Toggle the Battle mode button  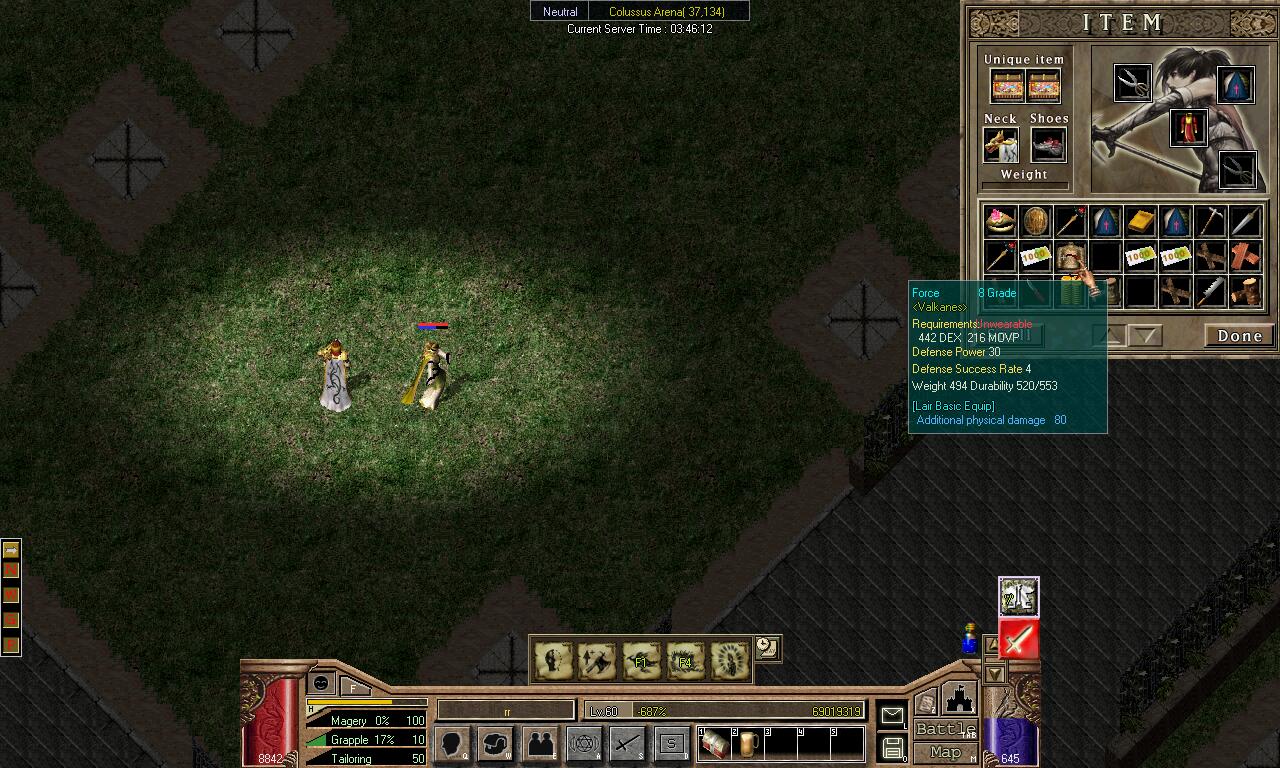point(945,729)
